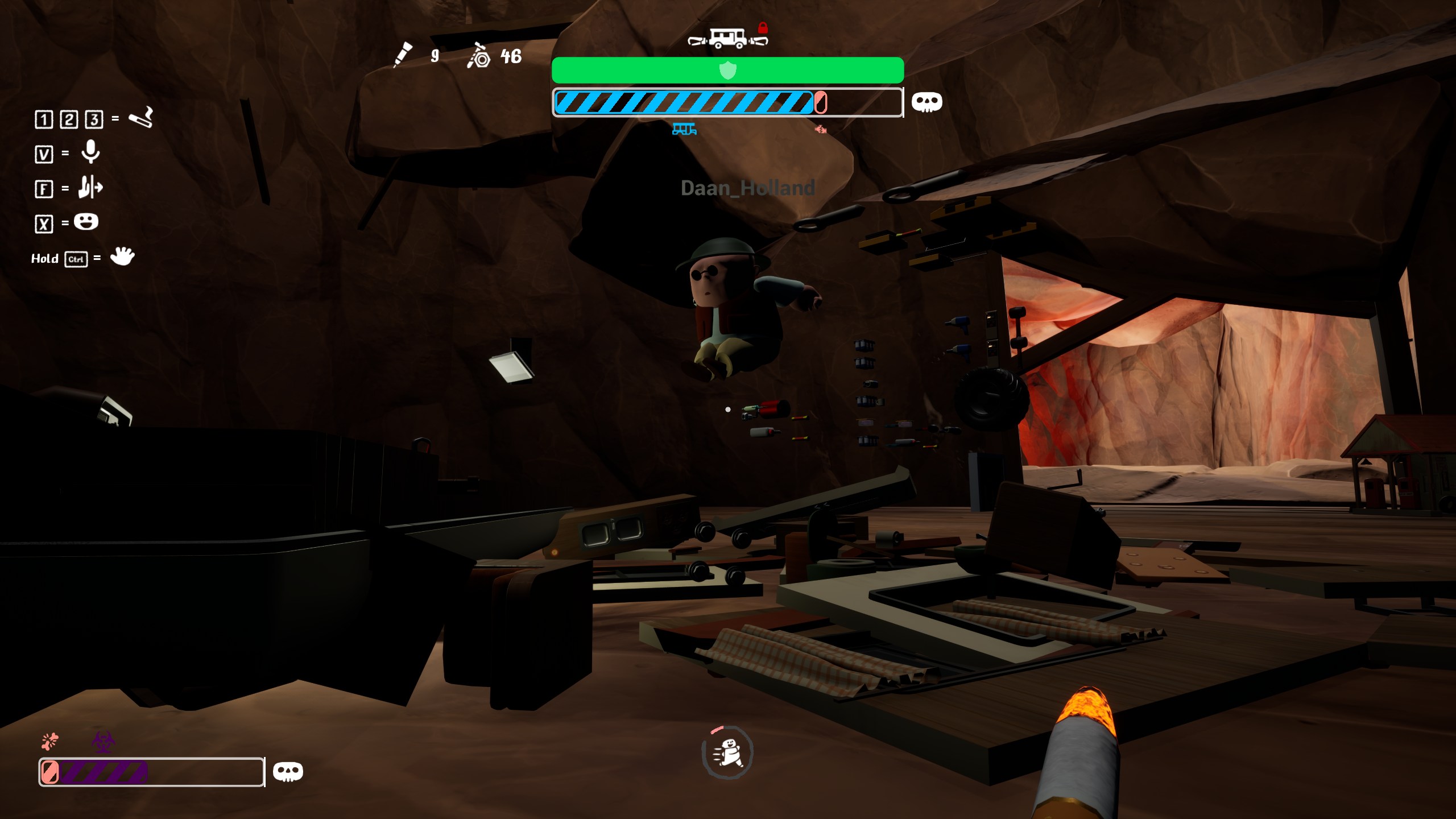The image size is (1456, 819).
Task: Click the bus vehicle icon at top
Action: 727,39
